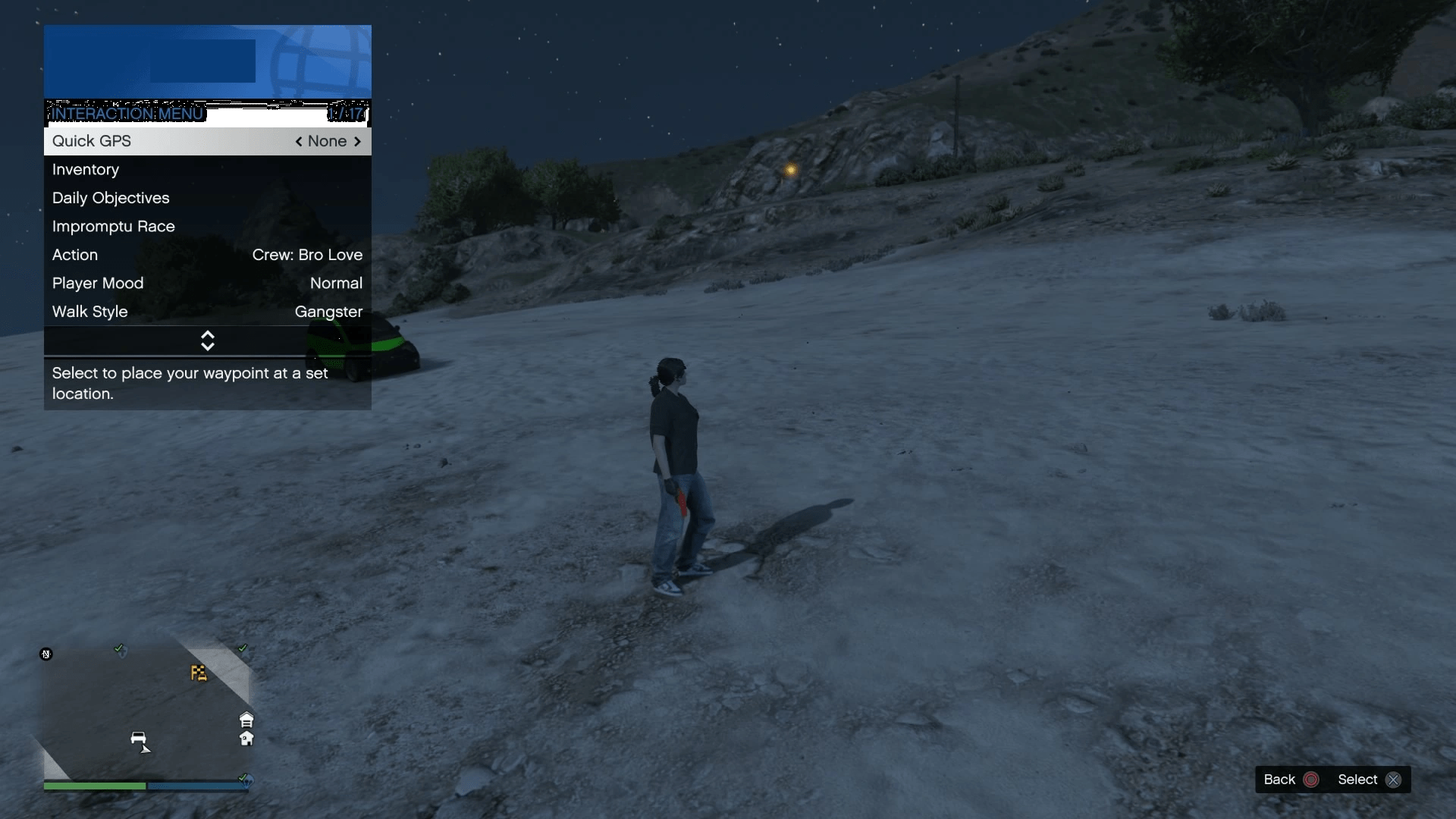Image resolution: width=1456 pixels, height=819 pixels.
Task: Click the house blip on the minimap
Action: 246,739
